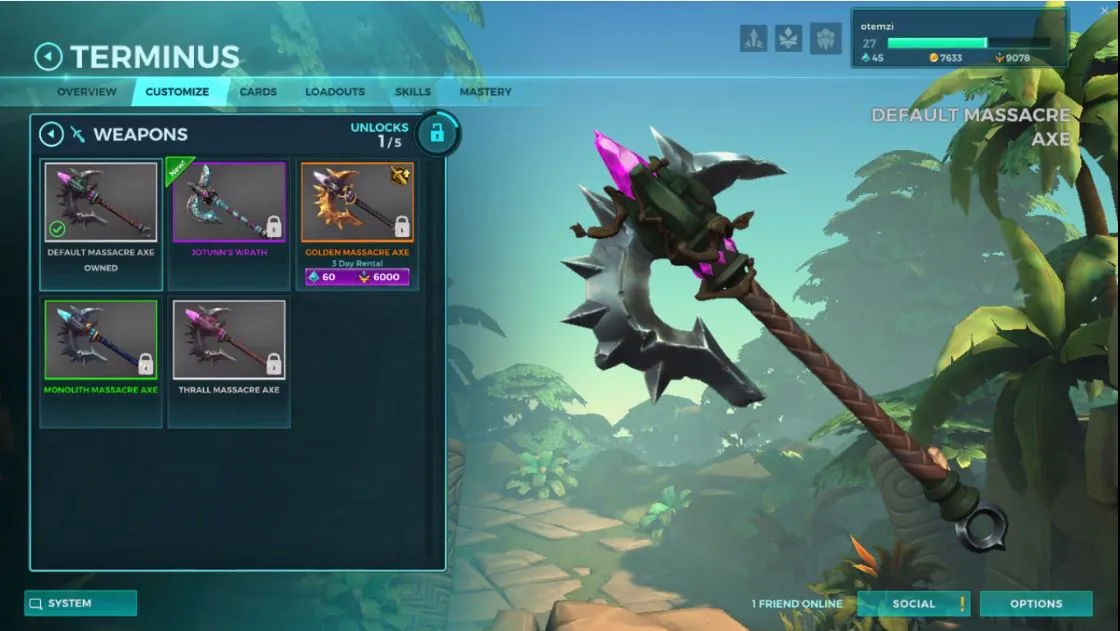Switch to the Overview tab
The image size is (1120, 631).
pos(87,92)
